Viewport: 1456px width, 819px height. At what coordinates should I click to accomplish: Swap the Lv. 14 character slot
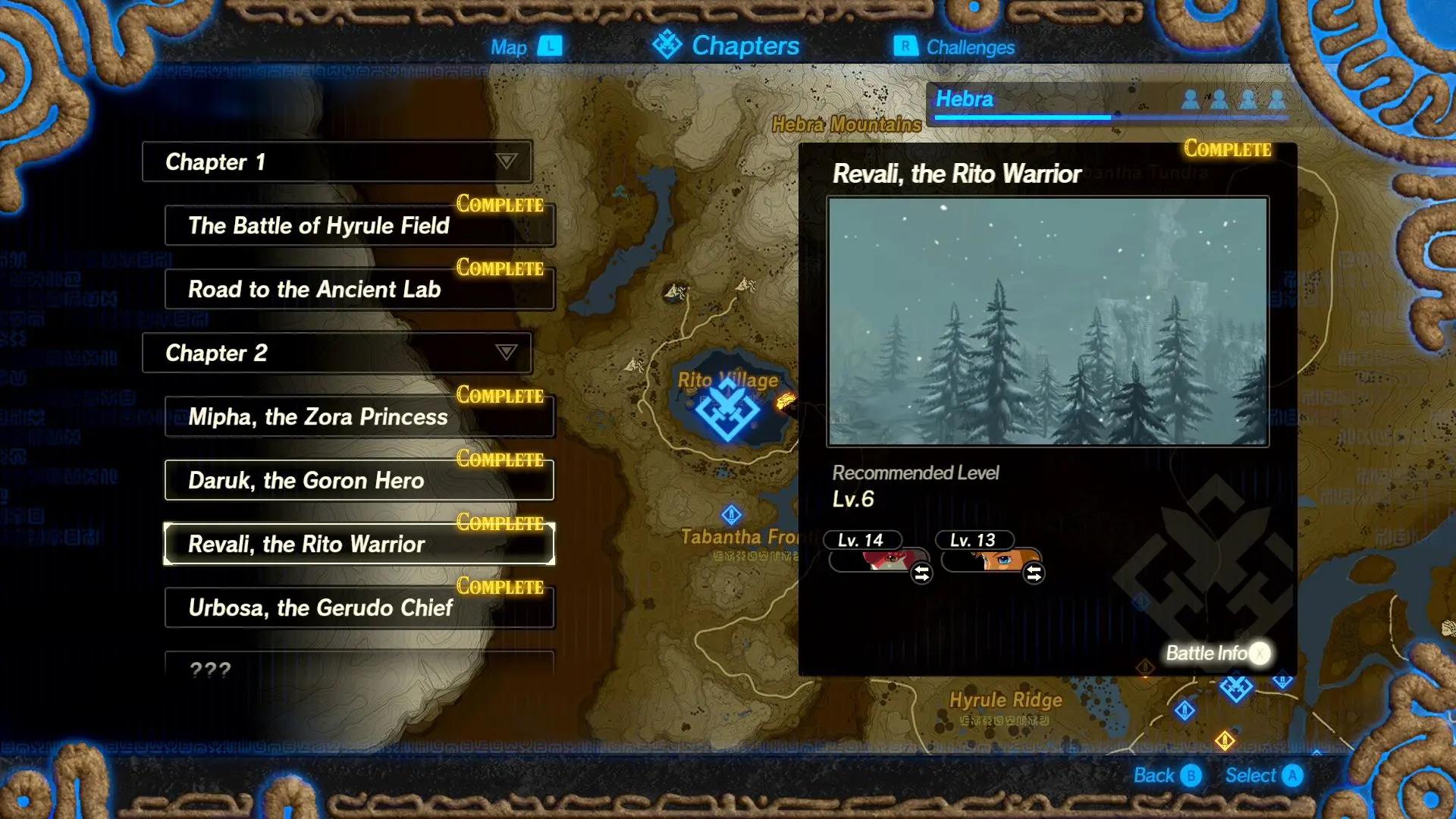click(x=921, y=573)
